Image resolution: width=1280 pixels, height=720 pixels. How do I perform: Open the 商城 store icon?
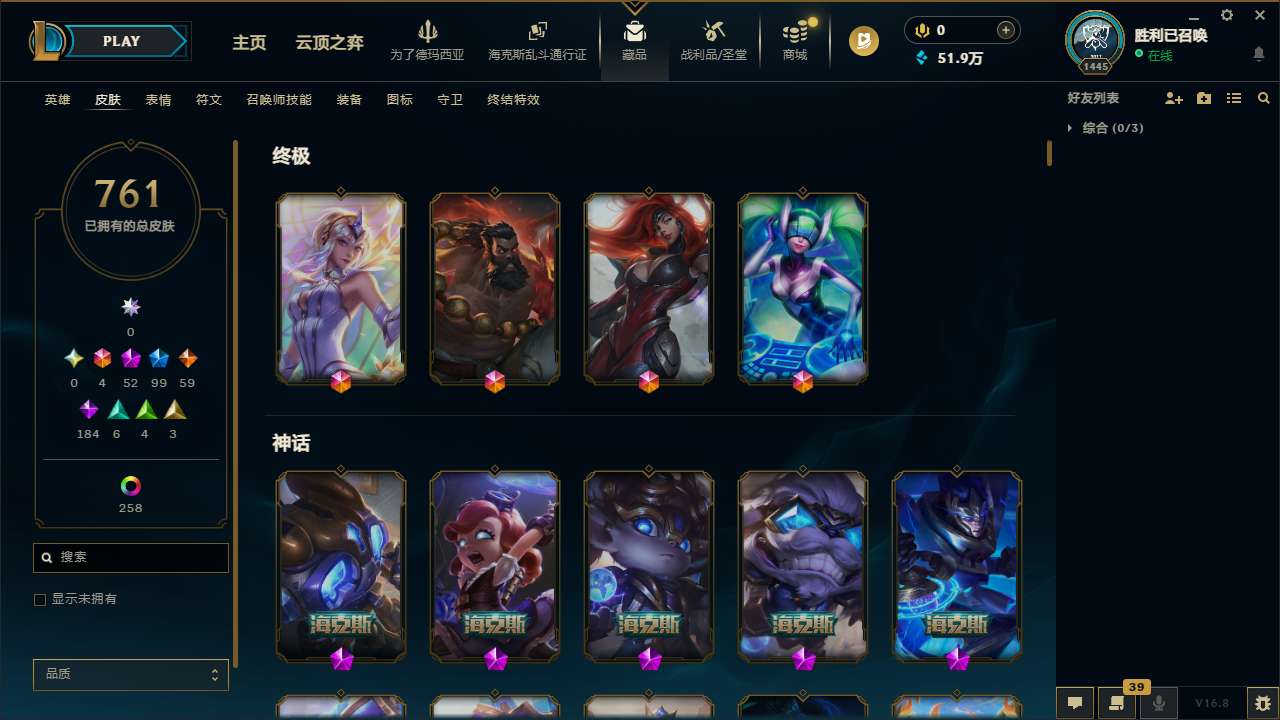pos(794,40)
